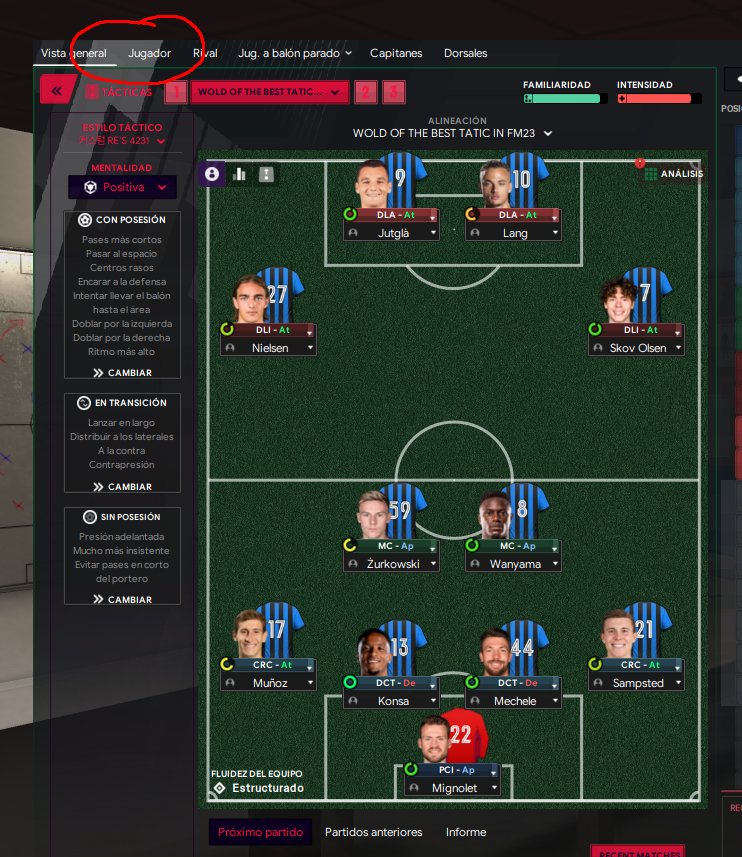
Task: Switch to Partidos anteriores tab
Action: (x=373, y=832)
